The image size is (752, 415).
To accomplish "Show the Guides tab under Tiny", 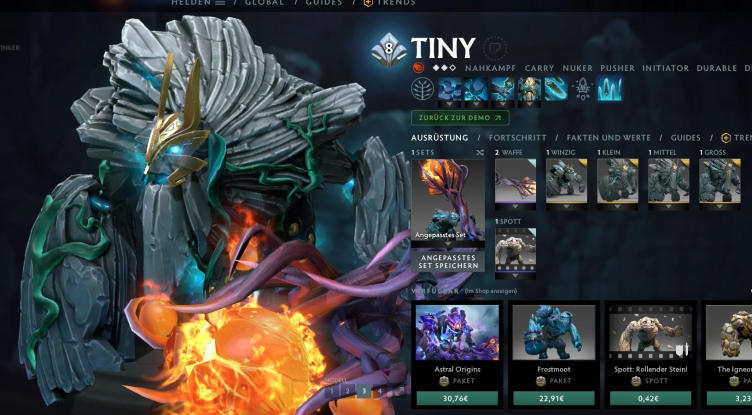I will [685, 137].
